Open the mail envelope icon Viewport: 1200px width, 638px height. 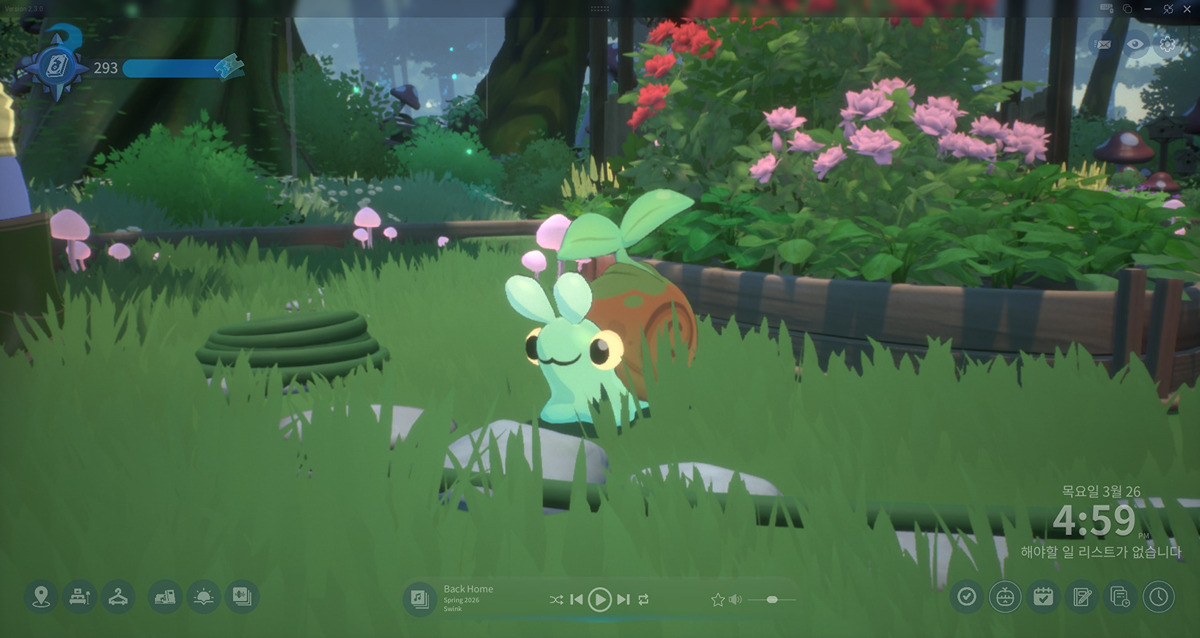pyautogui.click(x=1104, y=43)
